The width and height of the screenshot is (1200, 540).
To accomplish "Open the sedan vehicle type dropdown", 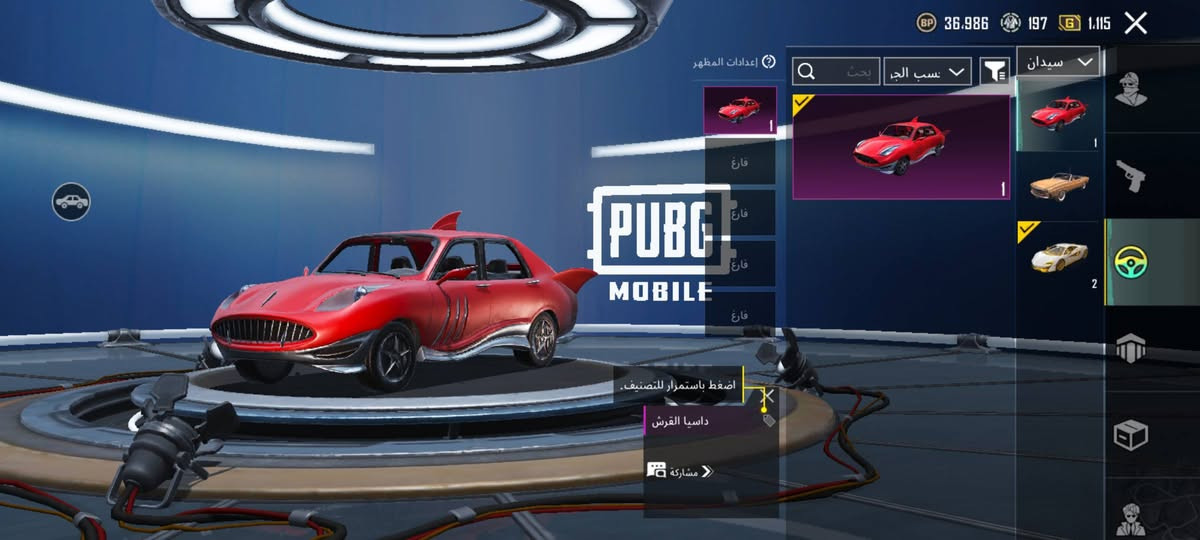I will point(1058,62).
